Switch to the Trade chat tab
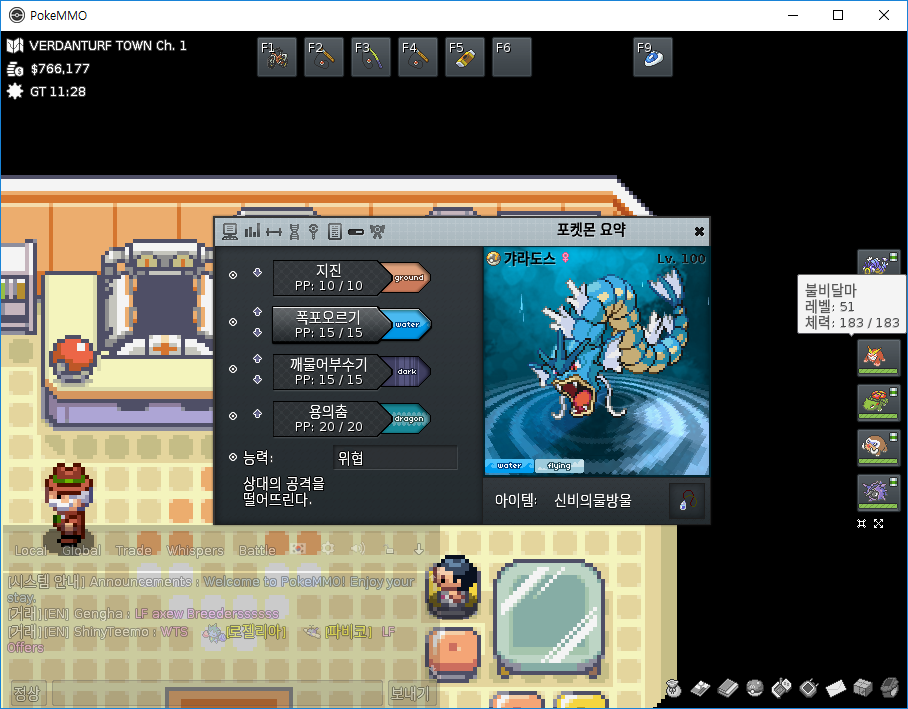908x709 pixels. pos(133,550)
